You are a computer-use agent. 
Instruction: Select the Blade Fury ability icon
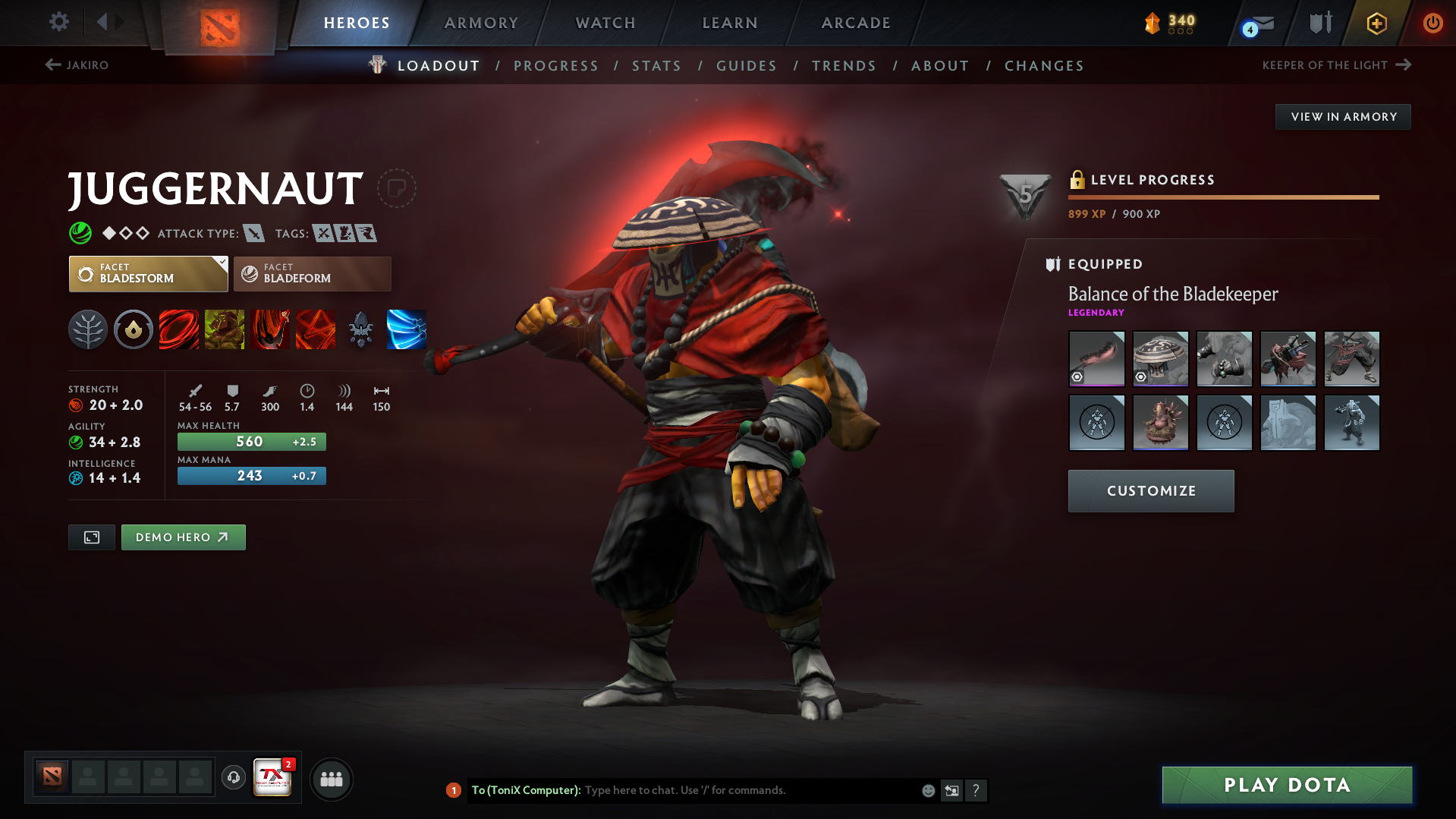(x=179, y=329)
